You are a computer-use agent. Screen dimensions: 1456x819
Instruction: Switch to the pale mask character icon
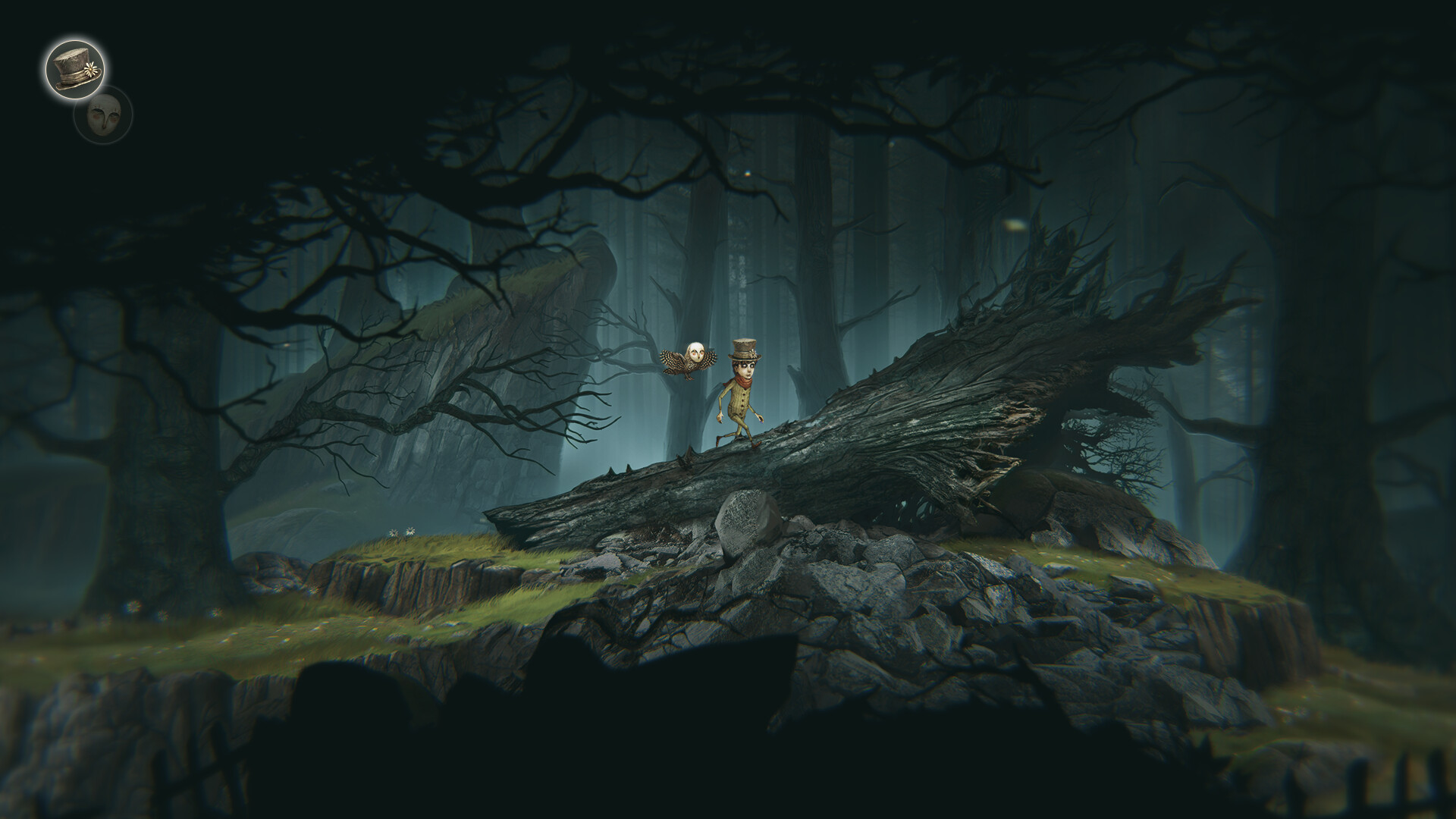(x=105, y=115)
